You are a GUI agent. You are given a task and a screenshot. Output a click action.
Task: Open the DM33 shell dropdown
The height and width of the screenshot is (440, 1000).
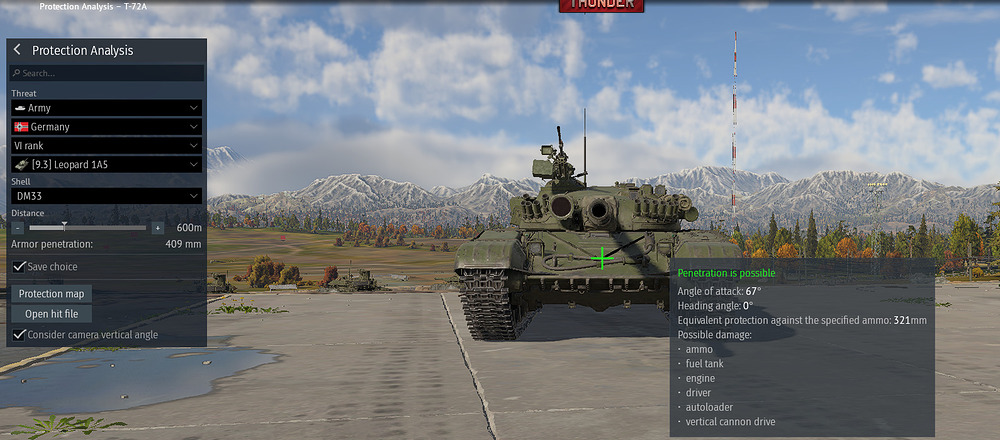[x=106, y=197]
